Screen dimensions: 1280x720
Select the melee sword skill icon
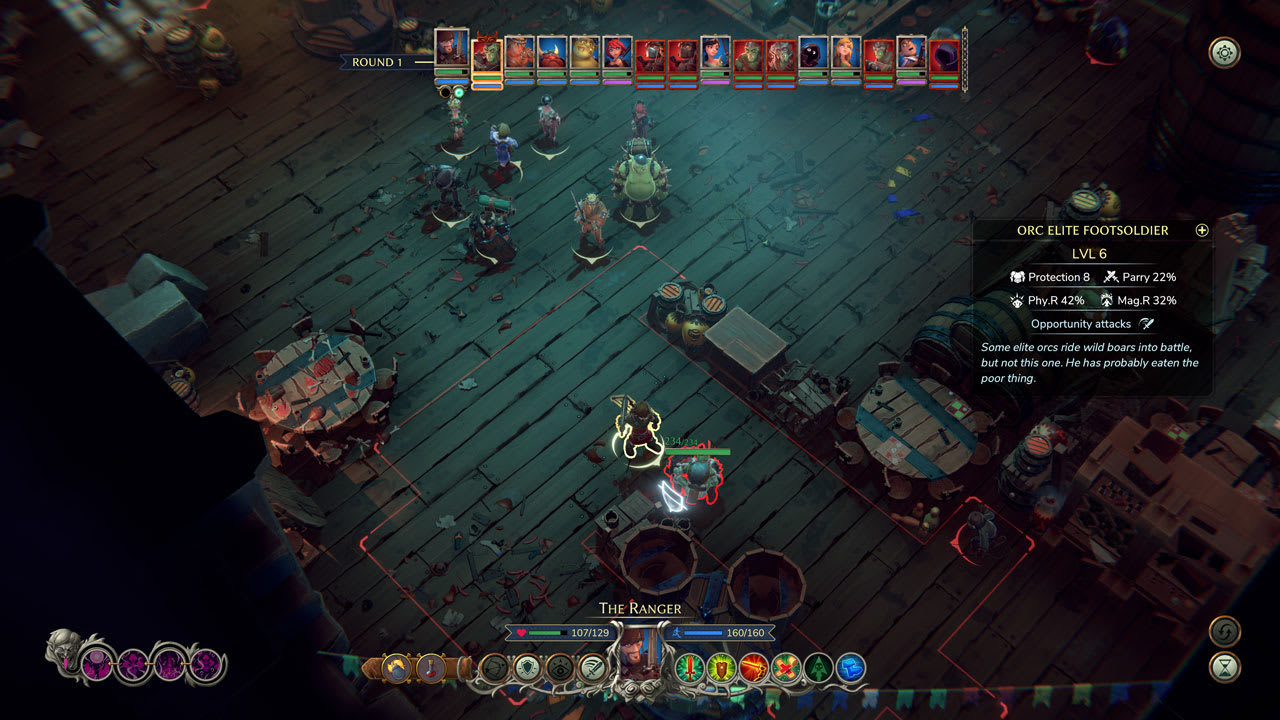593,671
